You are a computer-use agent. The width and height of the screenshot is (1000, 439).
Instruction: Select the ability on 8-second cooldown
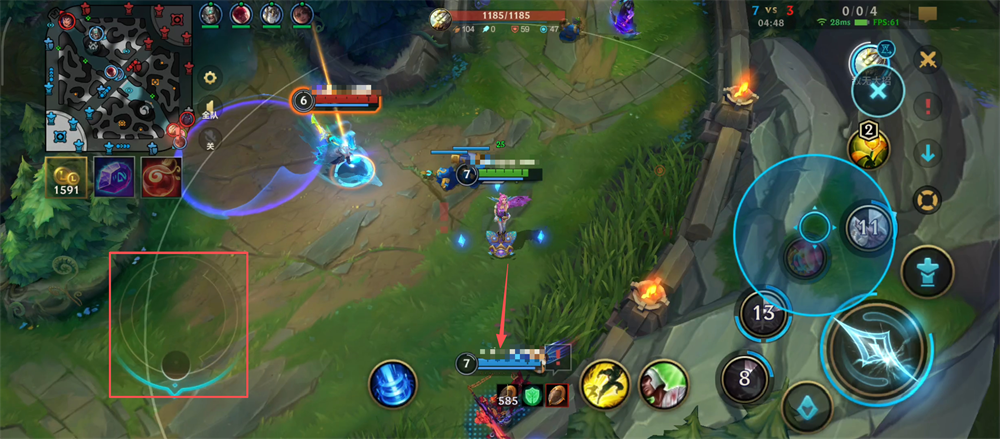coord(744,378)
